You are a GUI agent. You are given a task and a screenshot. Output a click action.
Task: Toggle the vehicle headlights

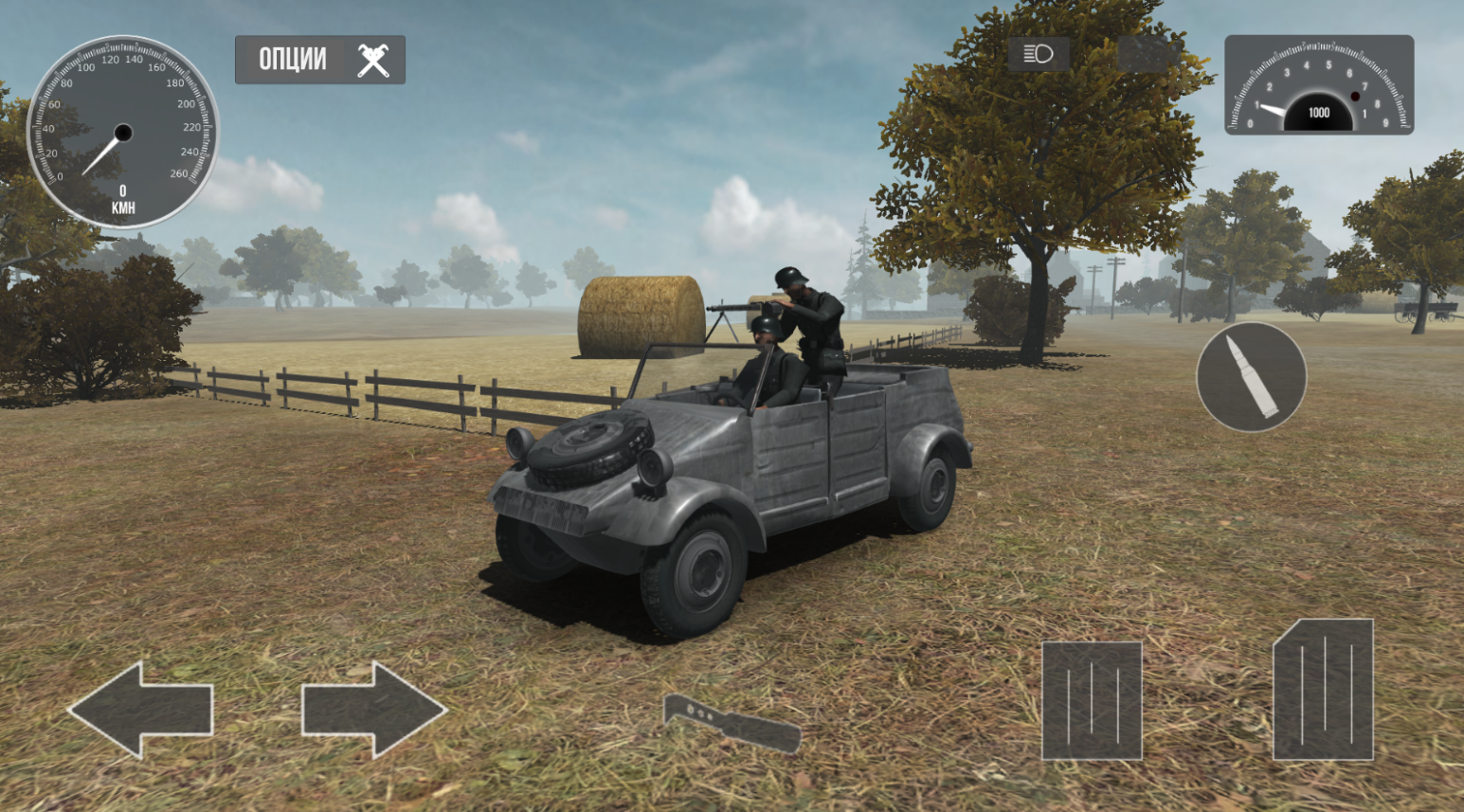1037,54
